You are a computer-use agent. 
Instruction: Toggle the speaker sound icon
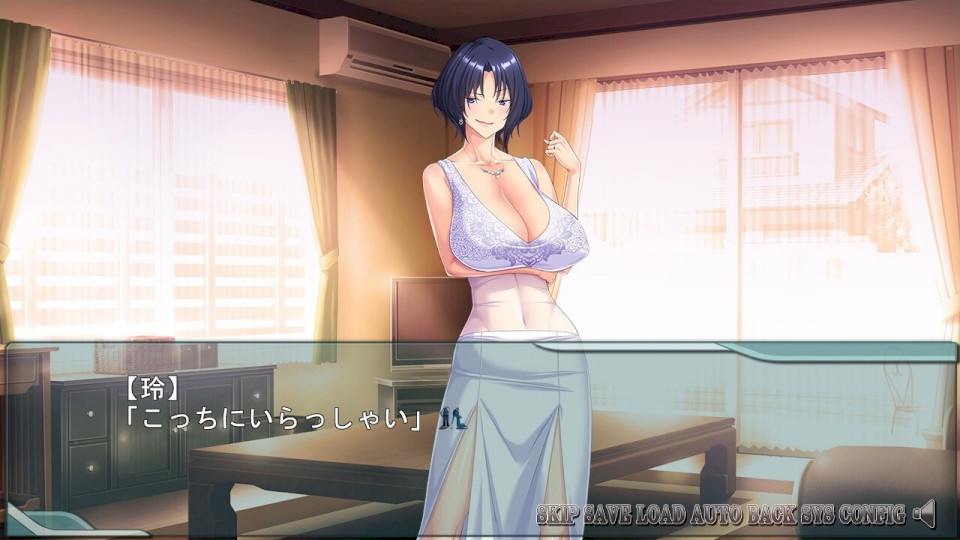[x=925, y=514]
